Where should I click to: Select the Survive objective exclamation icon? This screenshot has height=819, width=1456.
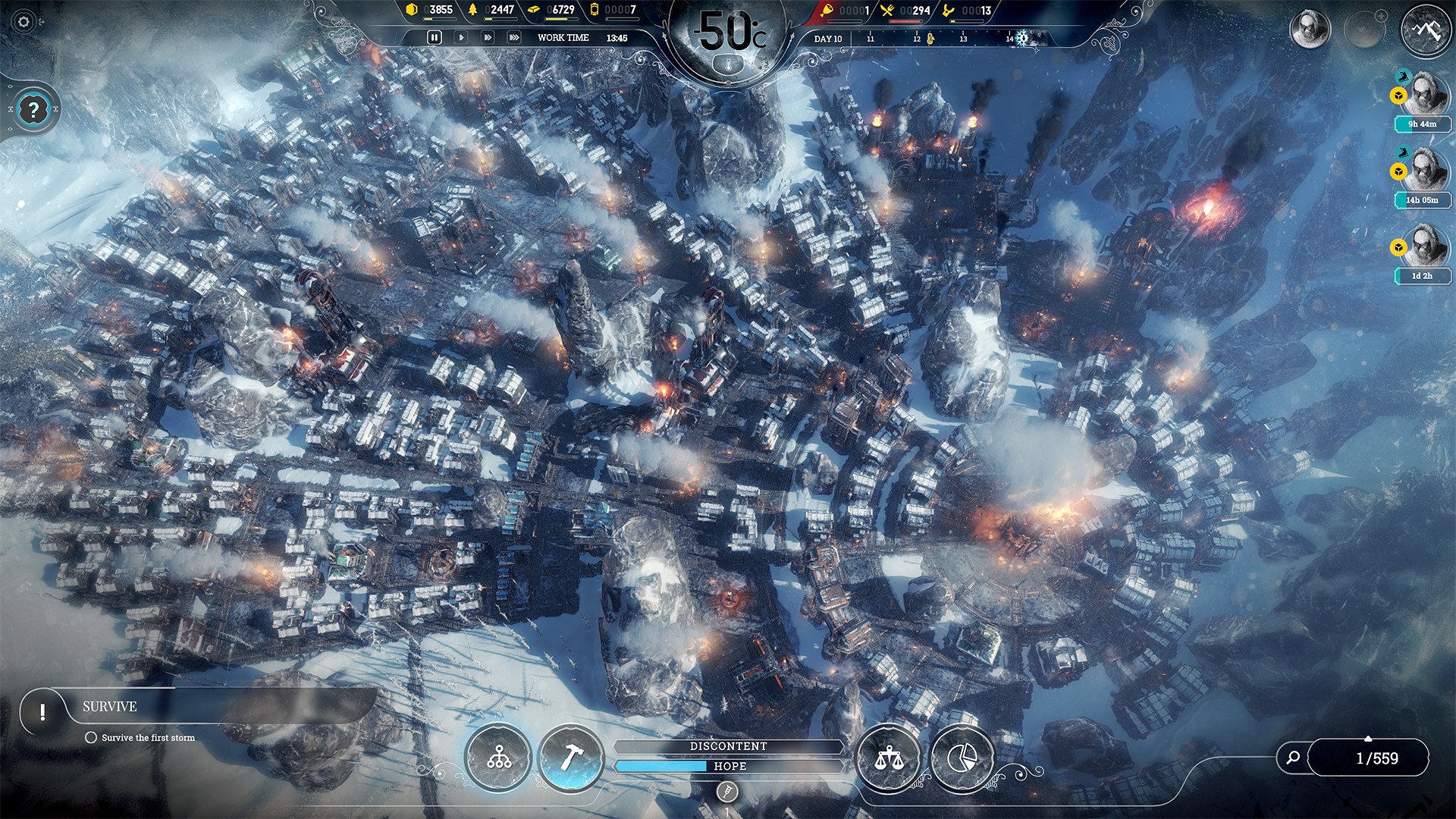(42, 711)
